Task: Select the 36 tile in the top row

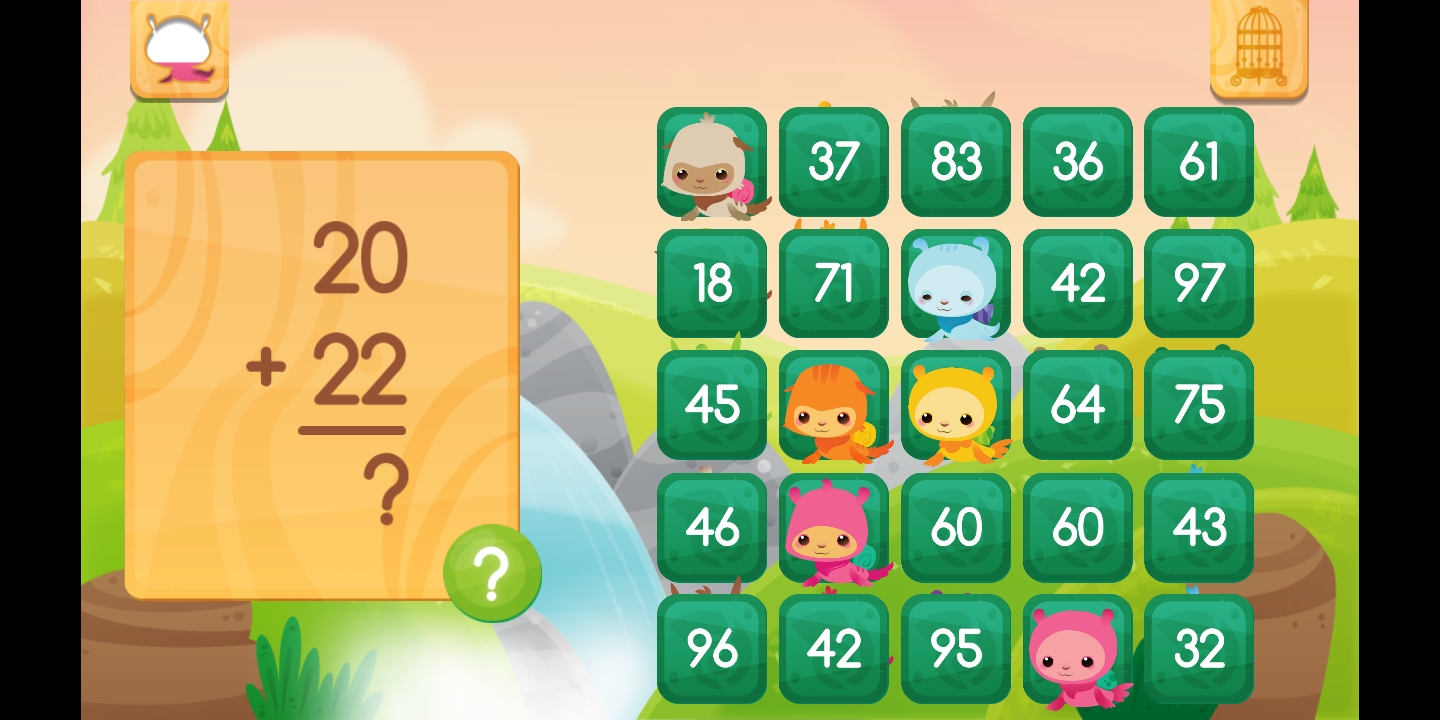Action: click(x=1077, y=162)
